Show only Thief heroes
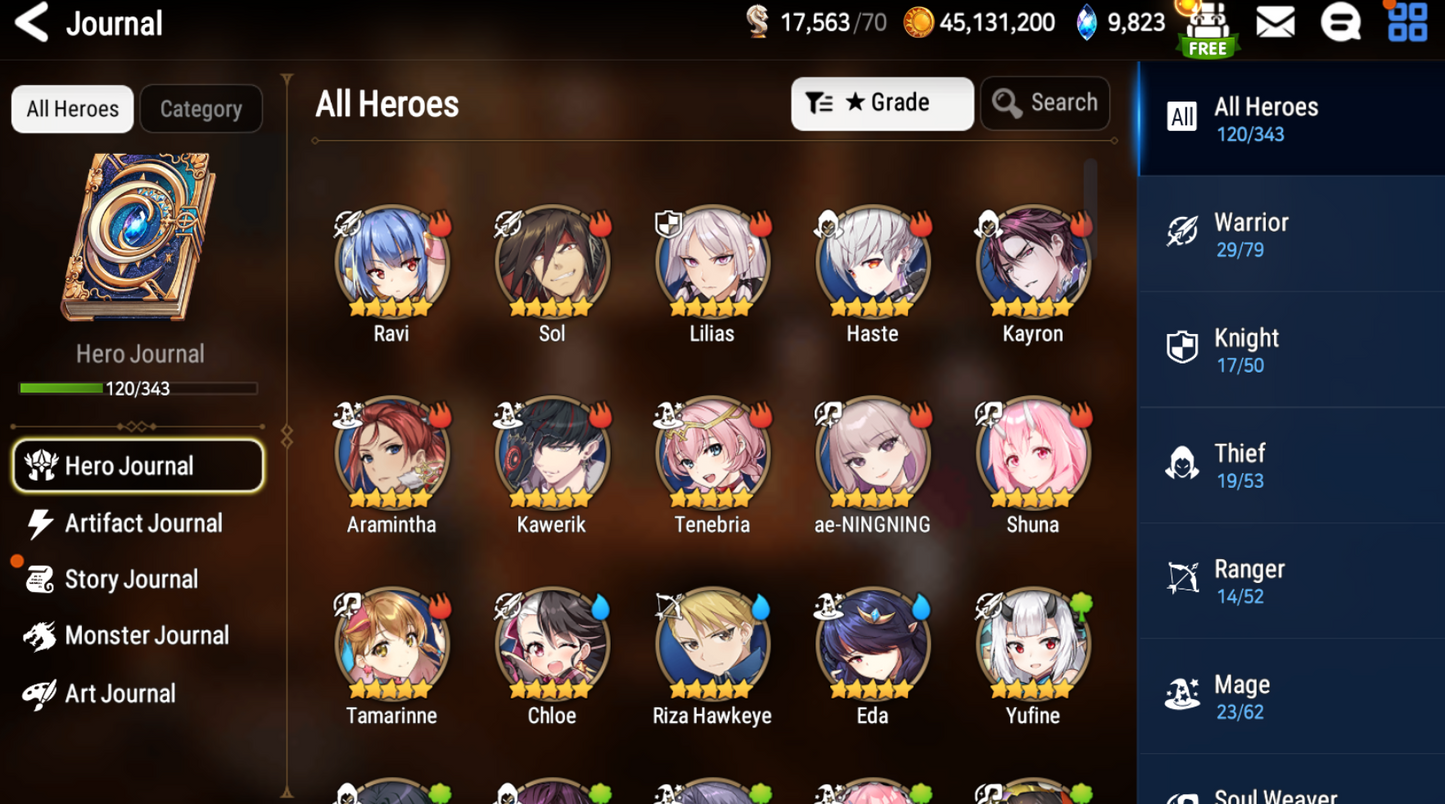 point(1290,465)
